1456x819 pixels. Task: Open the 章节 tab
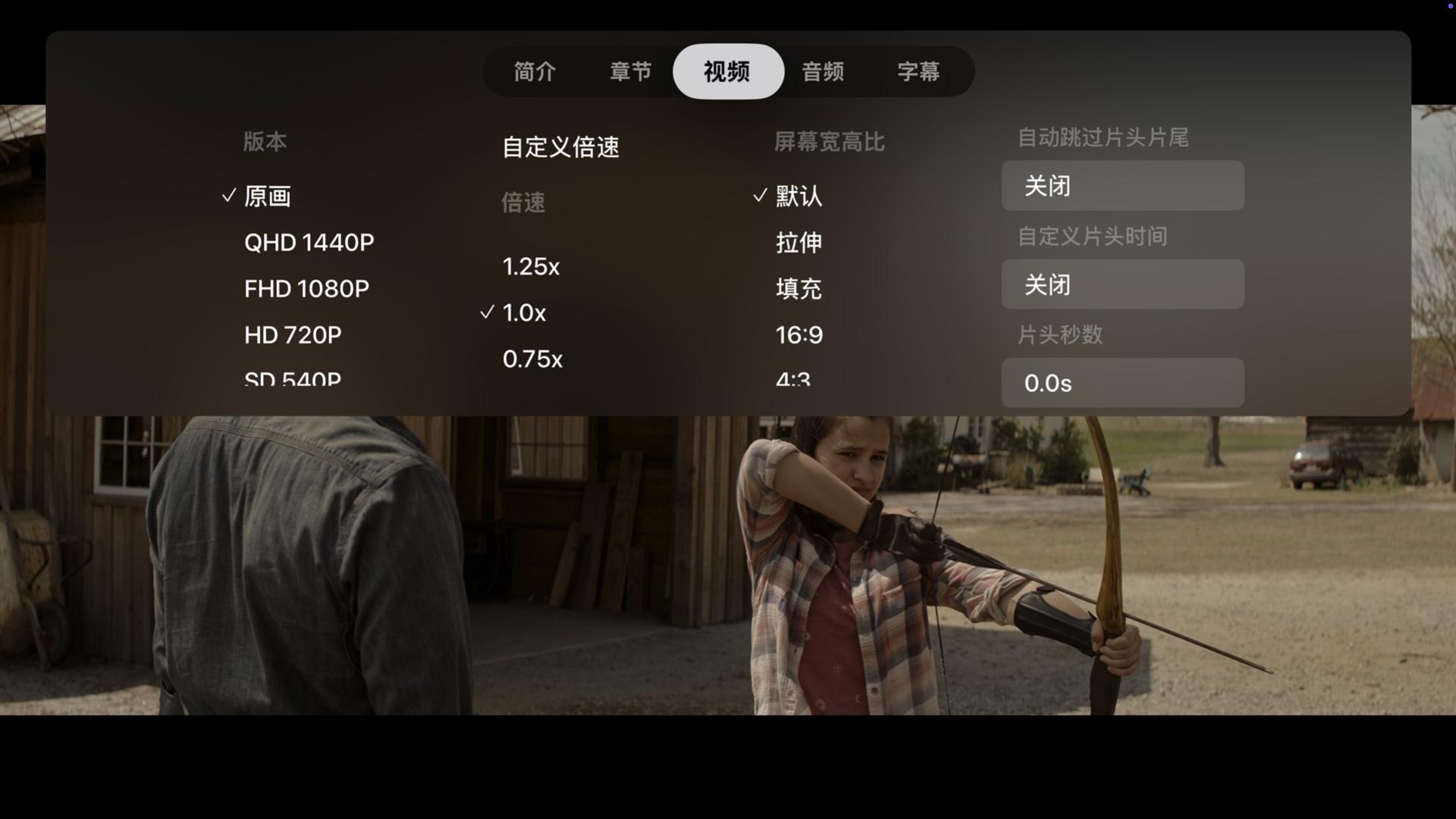click(630, 72)
